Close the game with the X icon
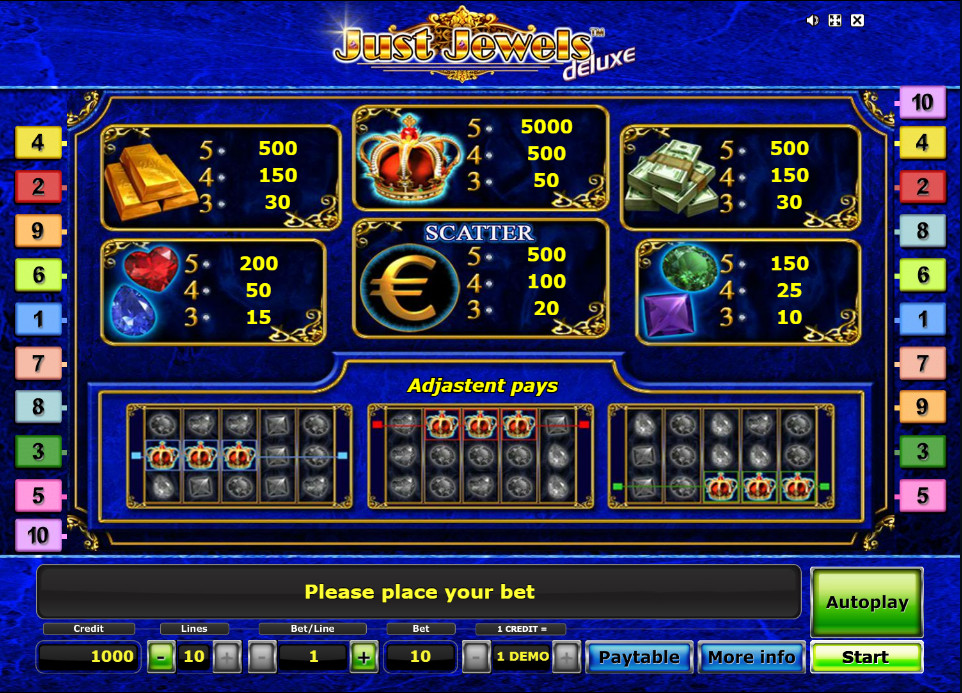 (x=857, y=20)
